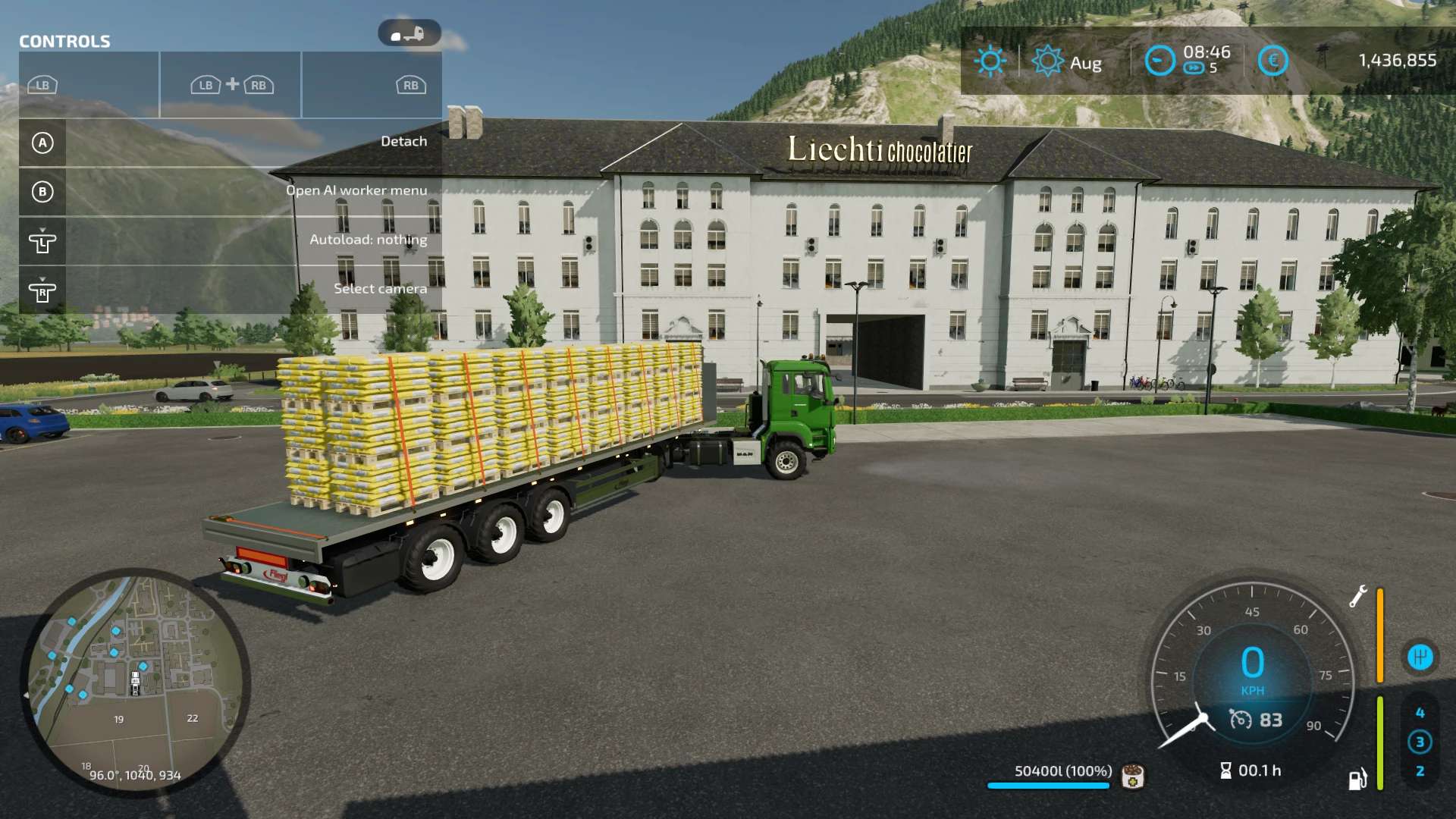1456x819 pixels.
Task: Click the game clock icon
Action: pyautogui.click(x=1159, y=61)
